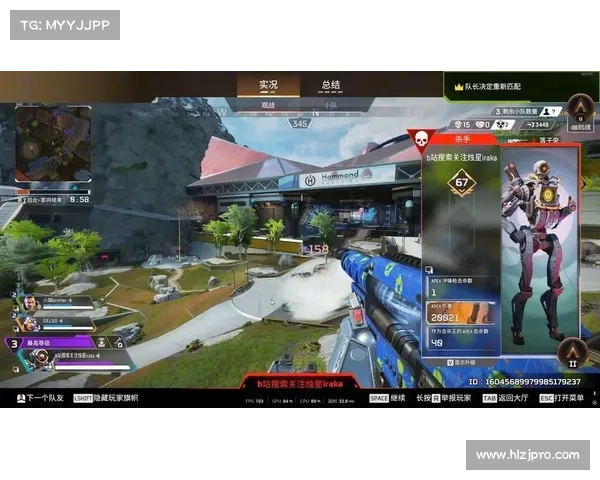600x480 pixels.
Task: Return to lobby via 返回大厅
Action: pyautogui.click(x=512, y=399)
